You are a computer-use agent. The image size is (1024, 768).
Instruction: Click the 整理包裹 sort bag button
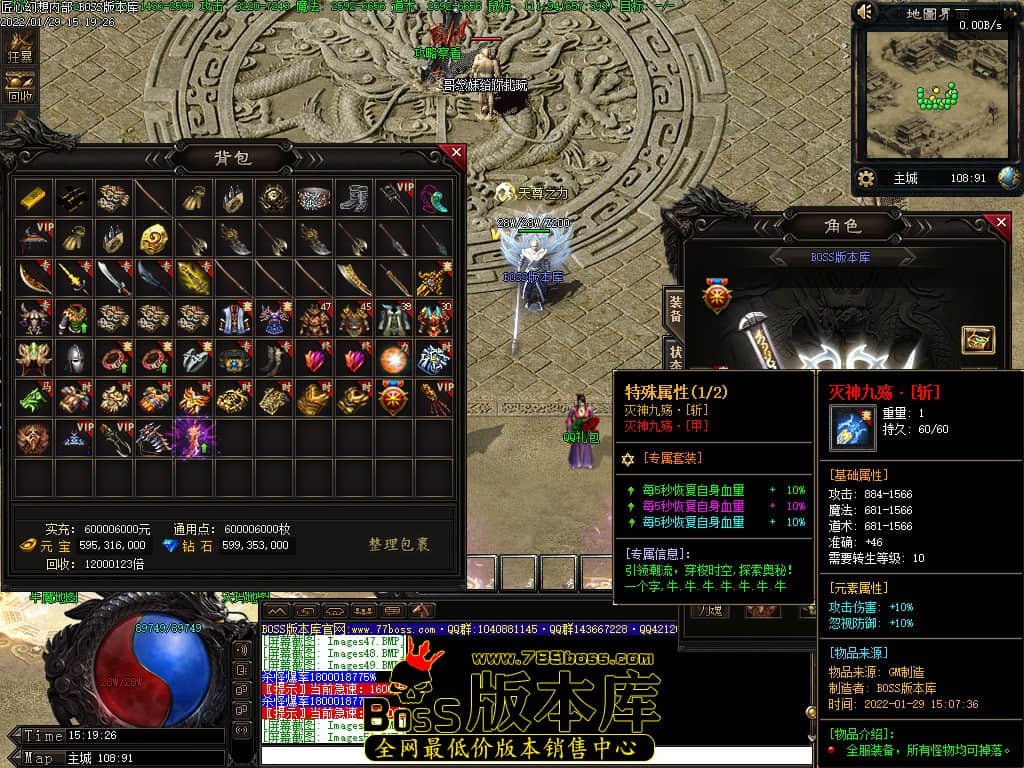tap(398, 545)
